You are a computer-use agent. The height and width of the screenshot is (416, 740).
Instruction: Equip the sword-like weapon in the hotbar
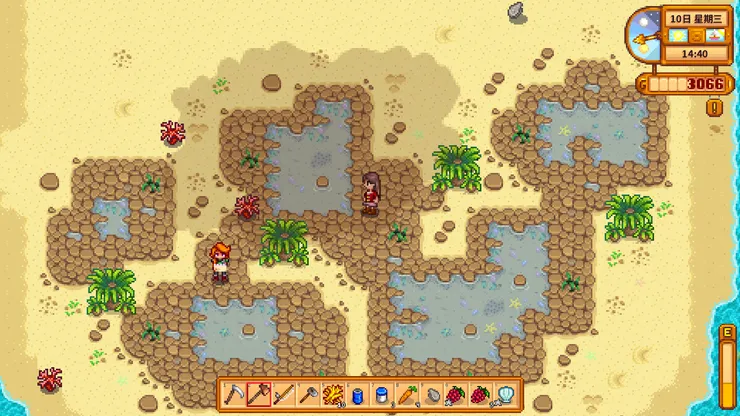pos(283,395)
